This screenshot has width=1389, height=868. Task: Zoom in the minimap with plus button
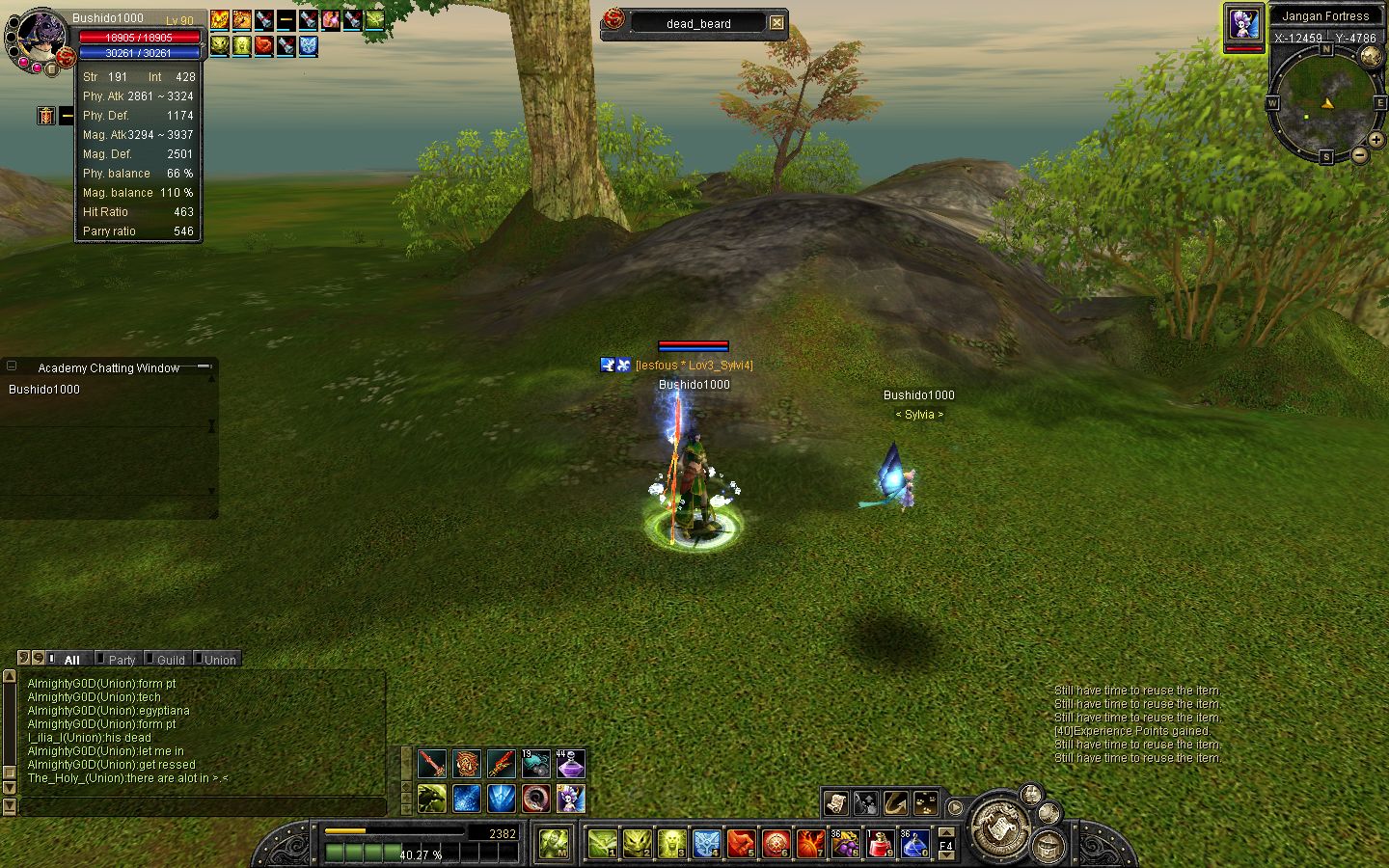click(x=1376, y=141)
